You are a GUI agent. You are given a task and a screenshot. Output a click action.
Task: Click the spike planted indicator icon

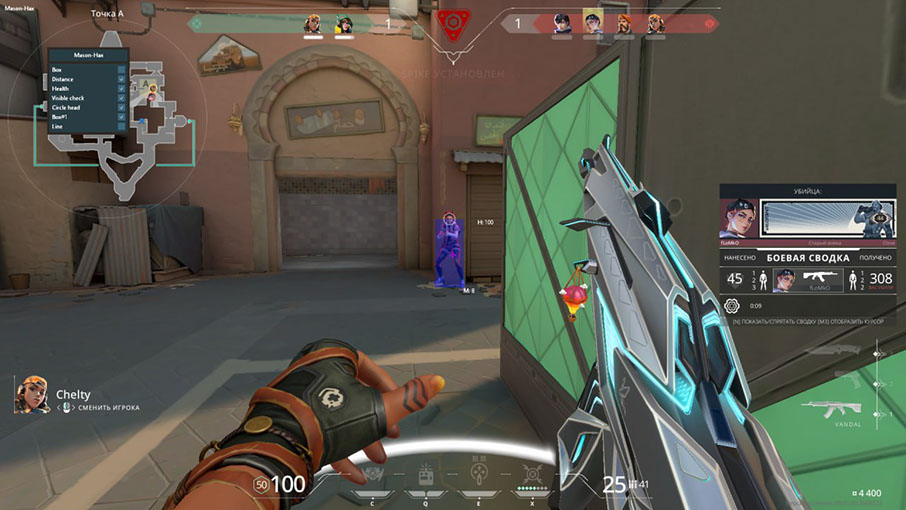tap(454, 22)
